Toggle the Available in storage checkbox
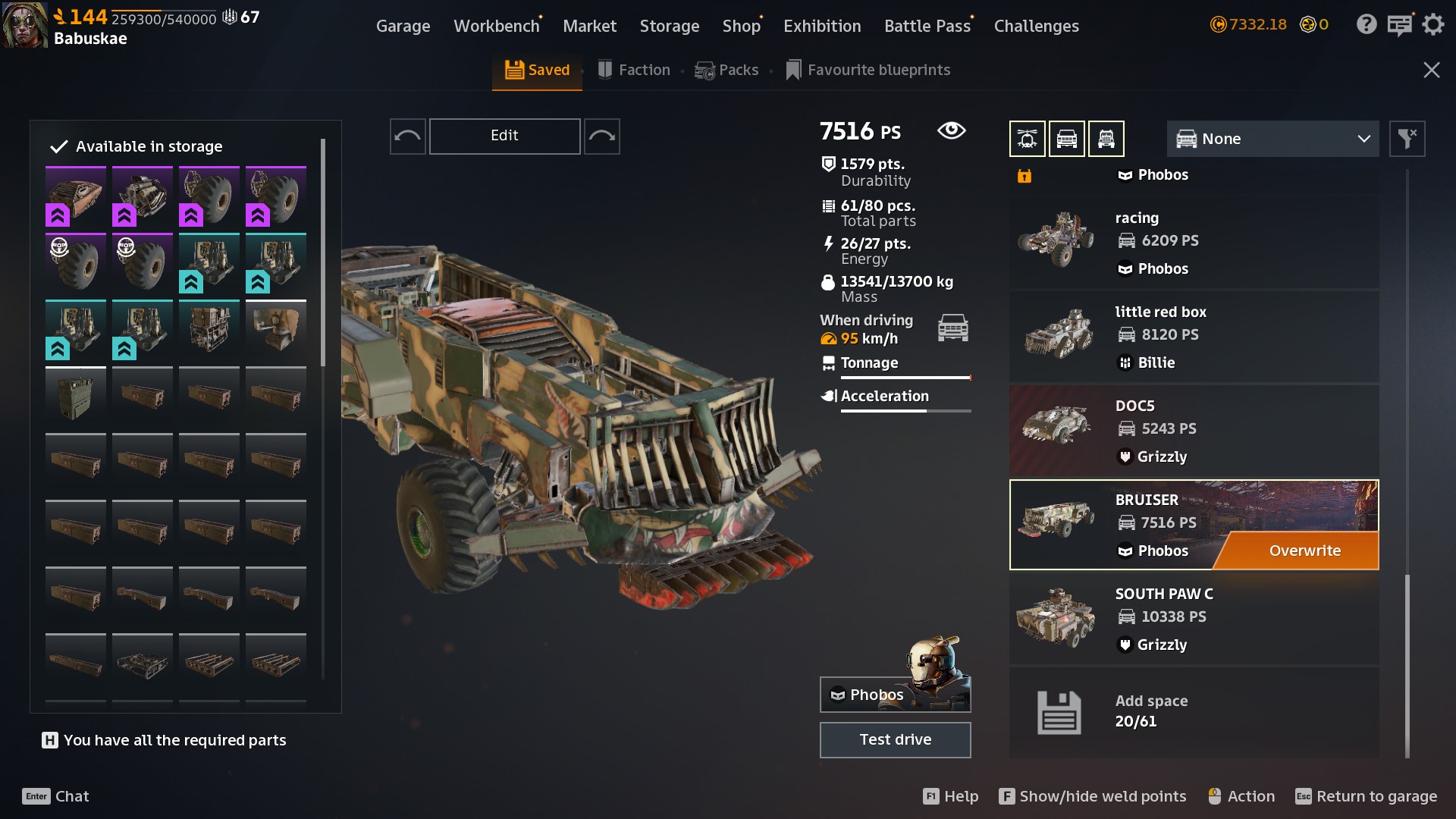The image size is (1456, 819). click(59, 146)
